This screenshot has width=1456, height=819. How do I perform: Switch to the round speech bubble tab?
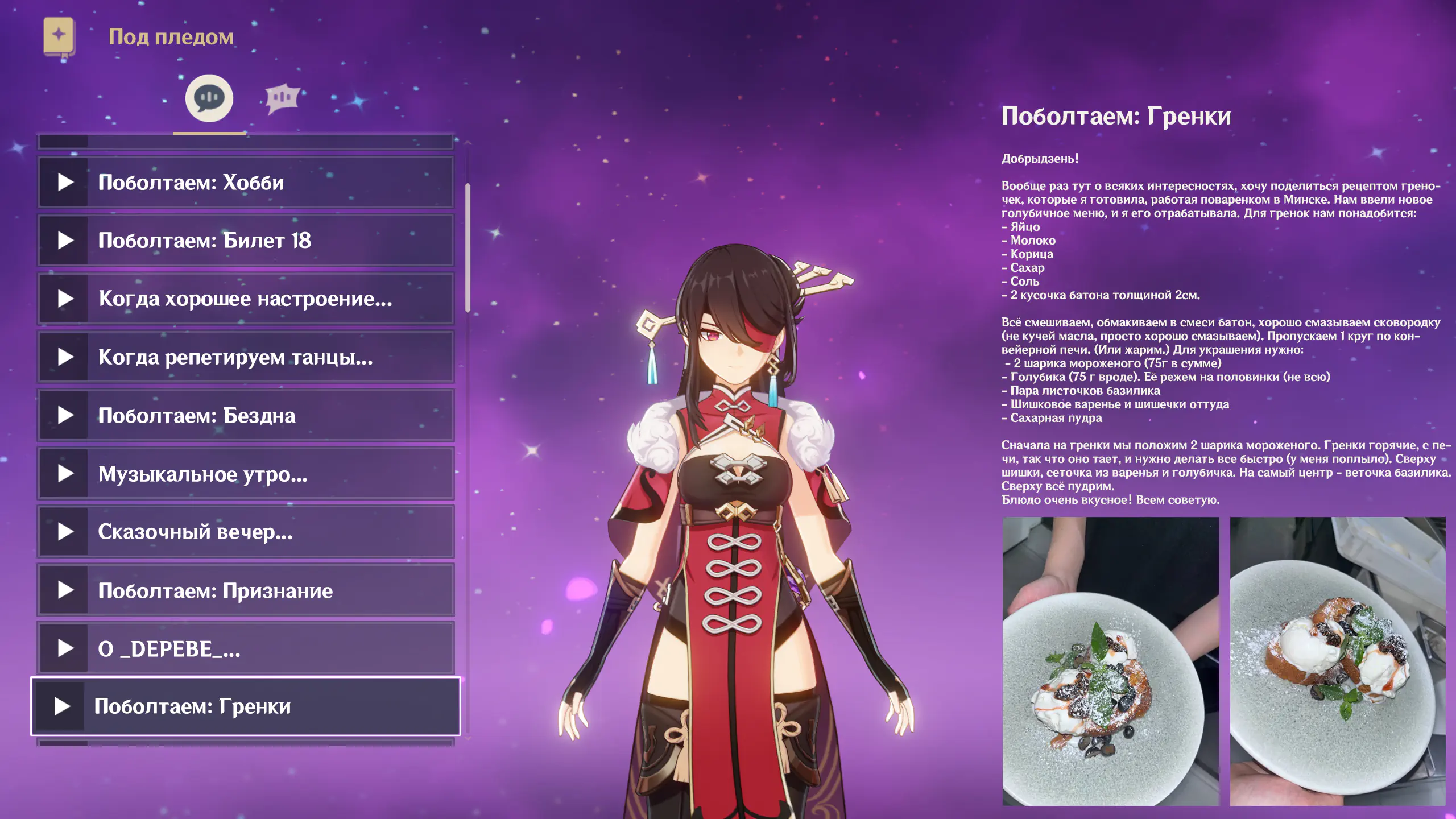[x=209, y=98]
